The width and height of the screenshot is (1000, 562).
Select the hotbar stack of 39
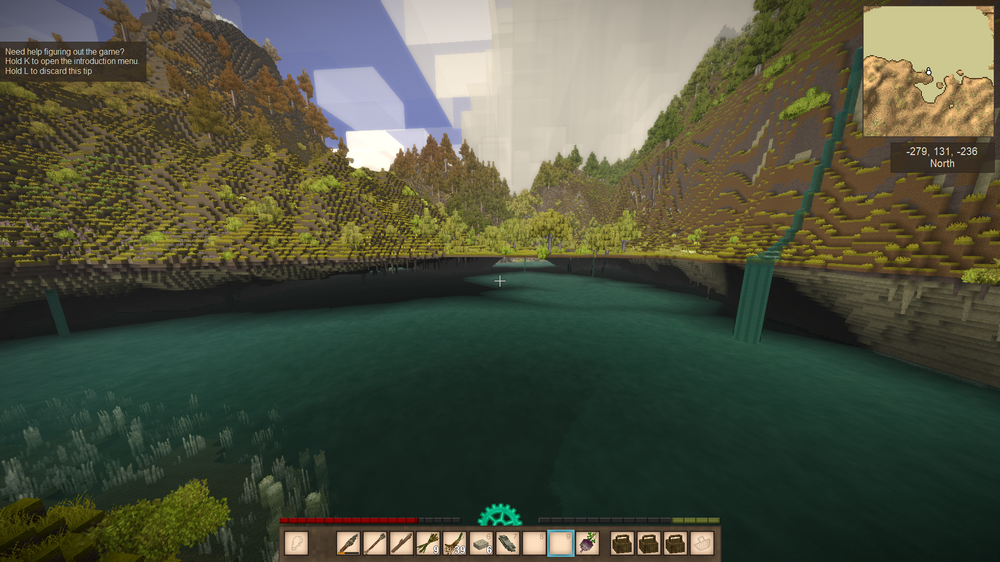pos(454,543)
